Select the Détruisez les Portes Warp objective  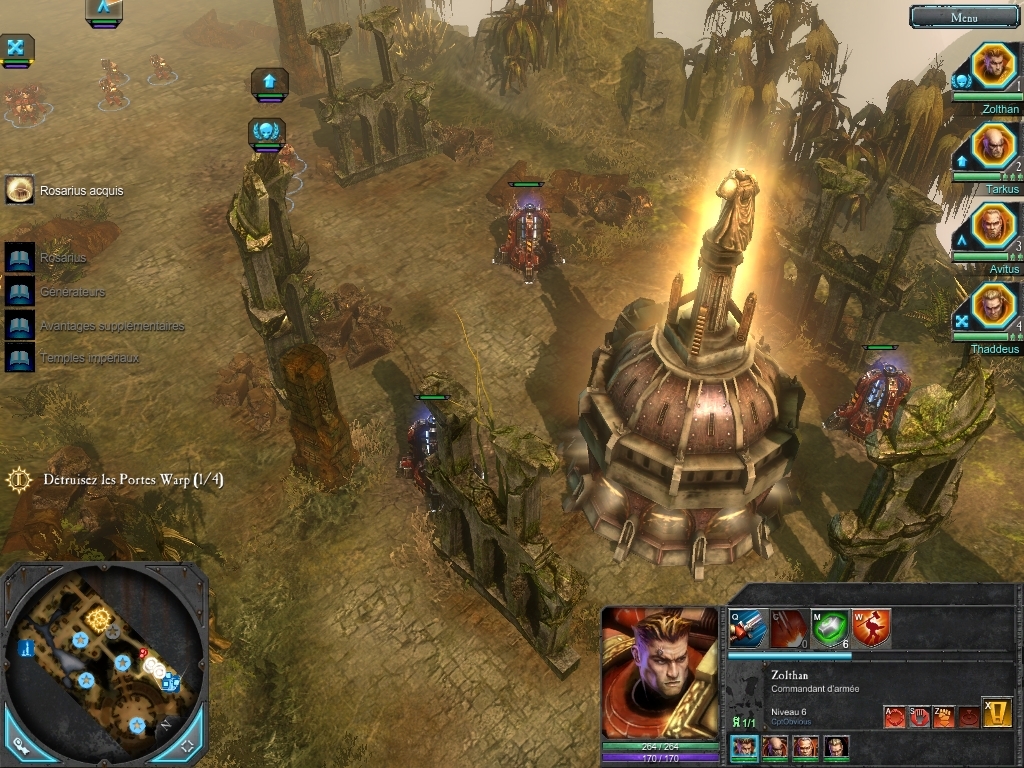(x=132, y=480)
